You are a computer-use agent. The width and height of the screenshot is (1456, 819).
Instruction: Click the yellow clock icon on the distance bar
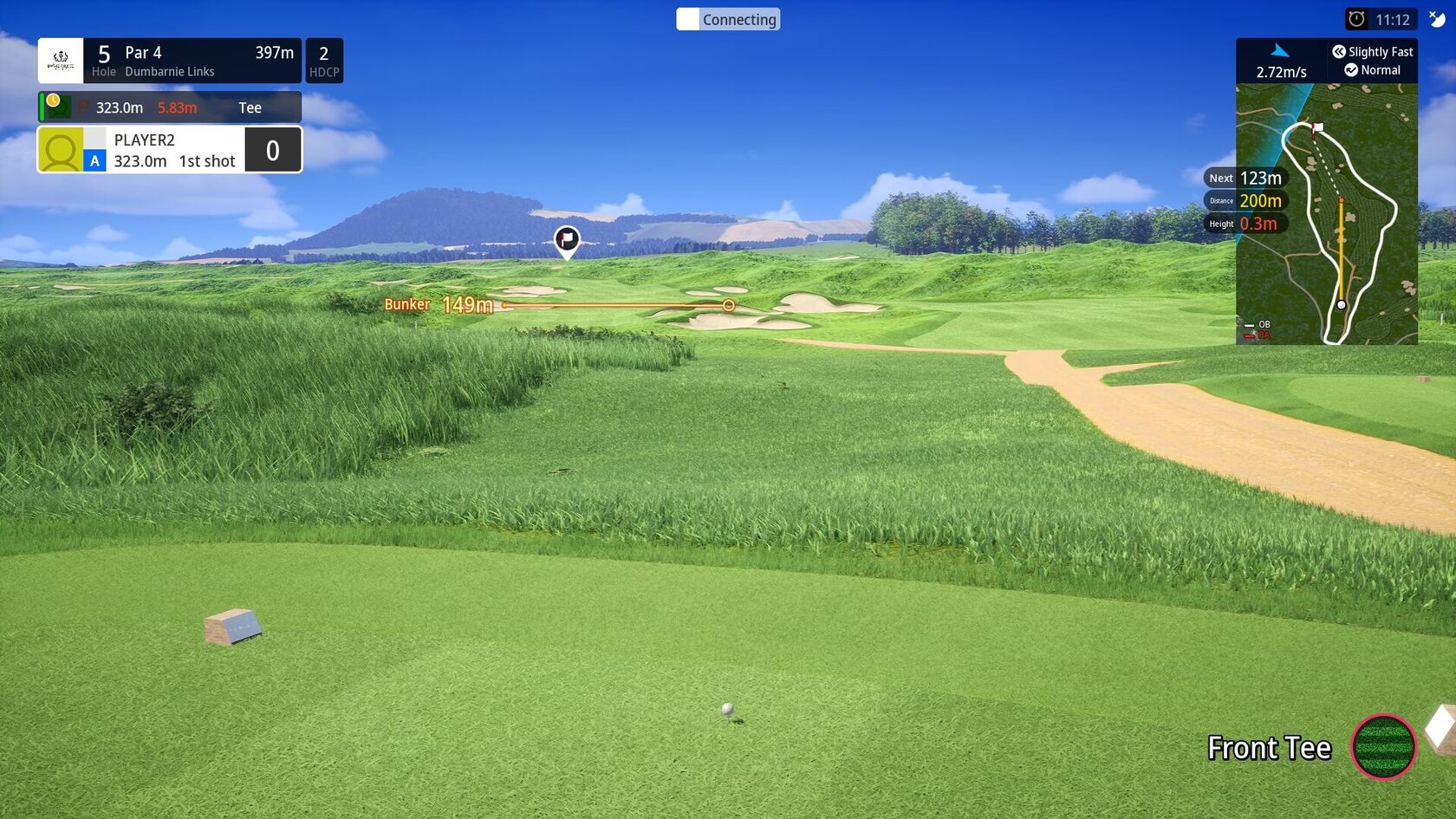54,101
